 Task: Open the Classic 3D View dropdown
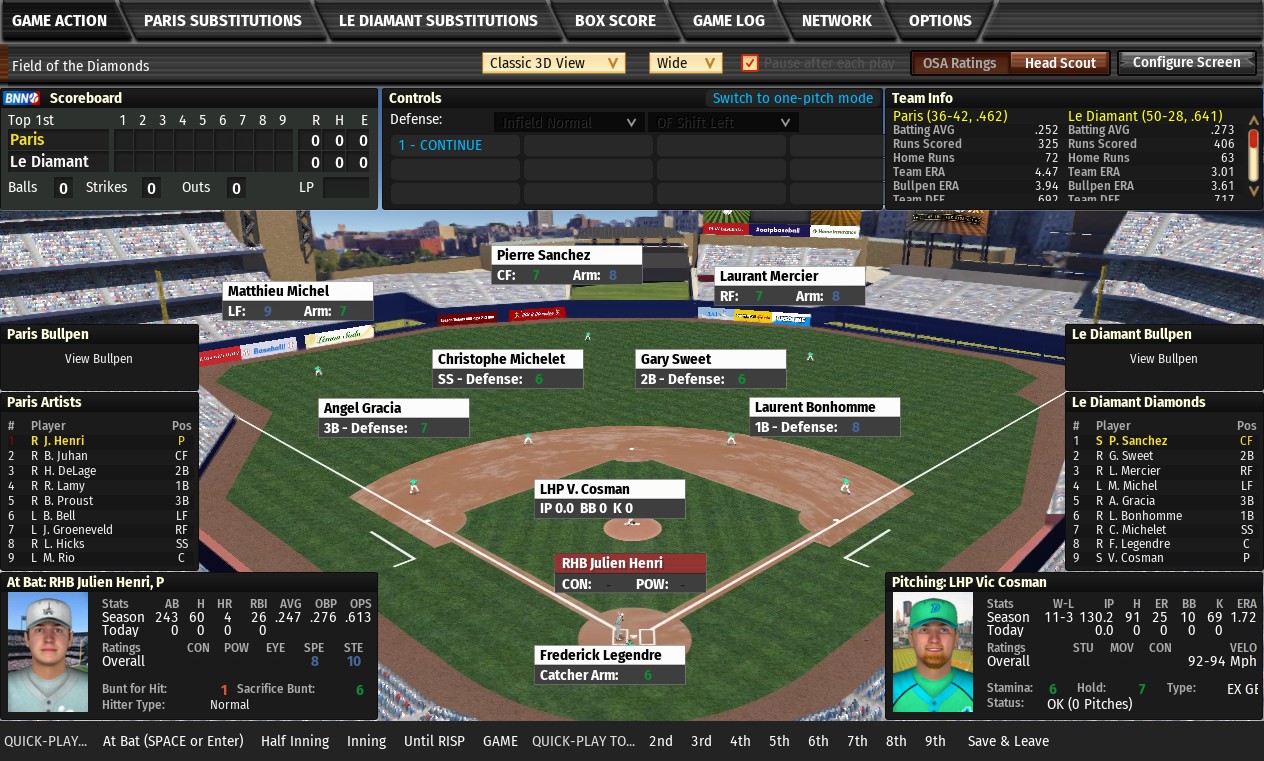click(x=554, y=63)
